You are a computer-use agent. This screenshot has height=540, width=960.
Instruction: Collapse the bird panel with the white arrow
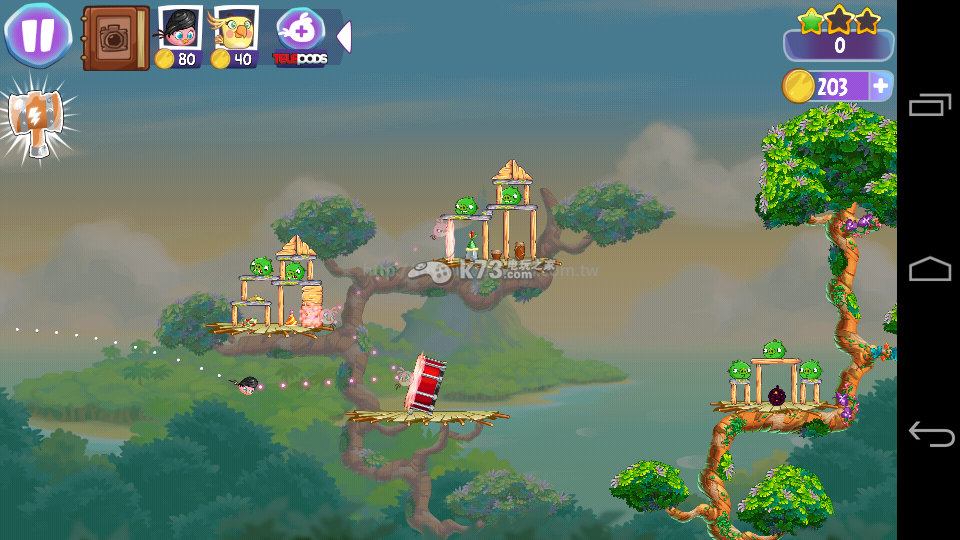tap(343, 37)
